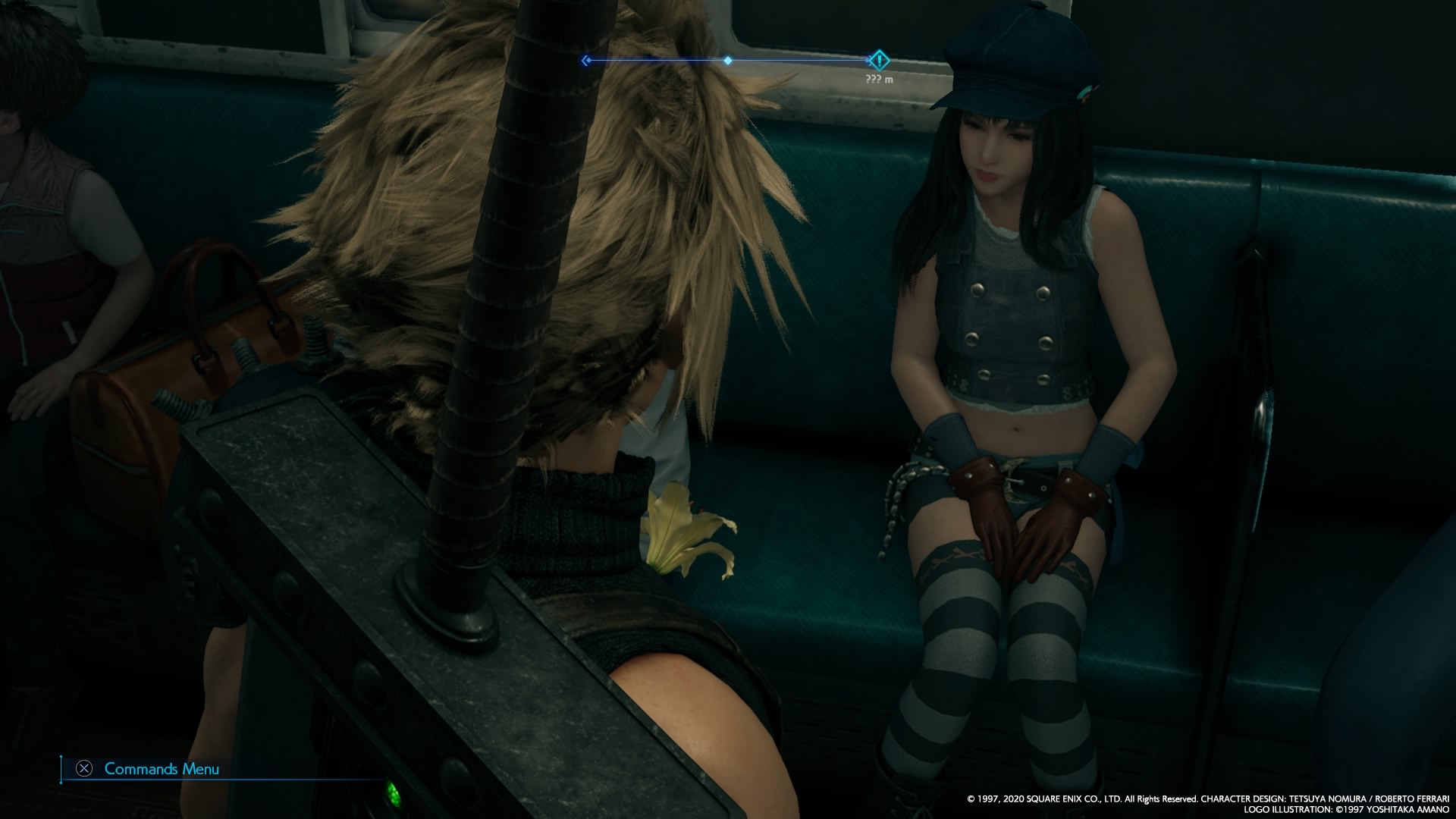1456x819 pixels.
Task: Select the exclamation objective marker on compass
Action: (x=878, y=60)
